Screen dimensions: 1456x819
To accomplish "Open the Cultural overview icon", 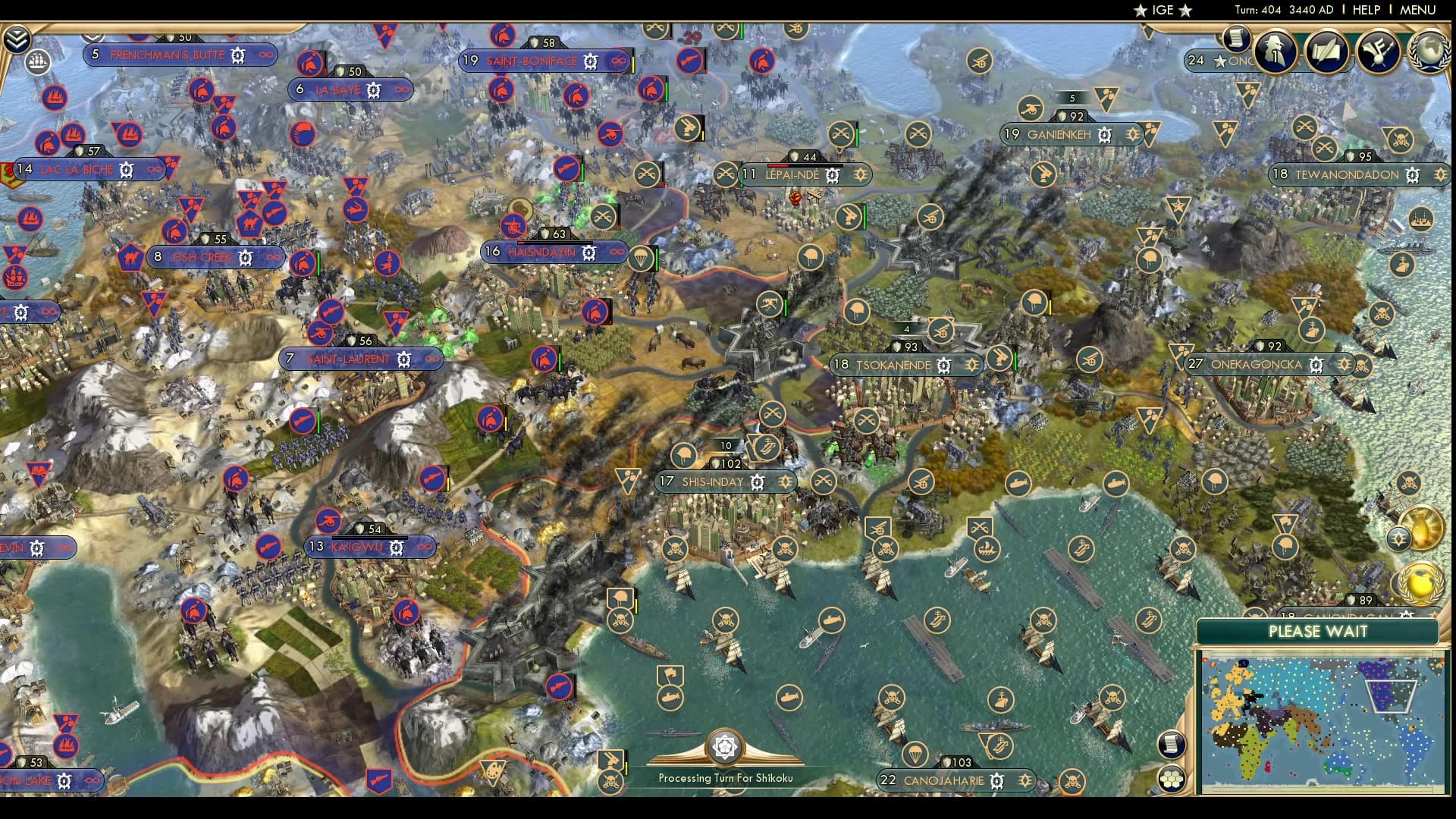I will pos(1379,53).
